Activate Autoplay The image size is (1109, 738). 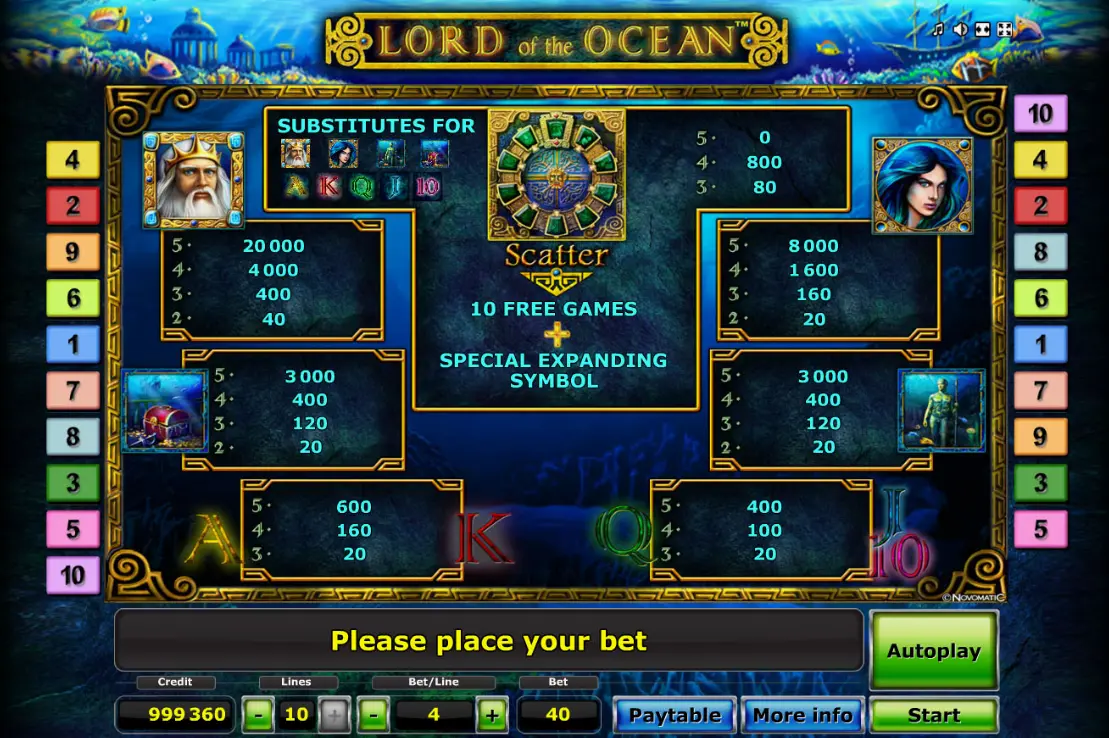[x=933, y=651]
